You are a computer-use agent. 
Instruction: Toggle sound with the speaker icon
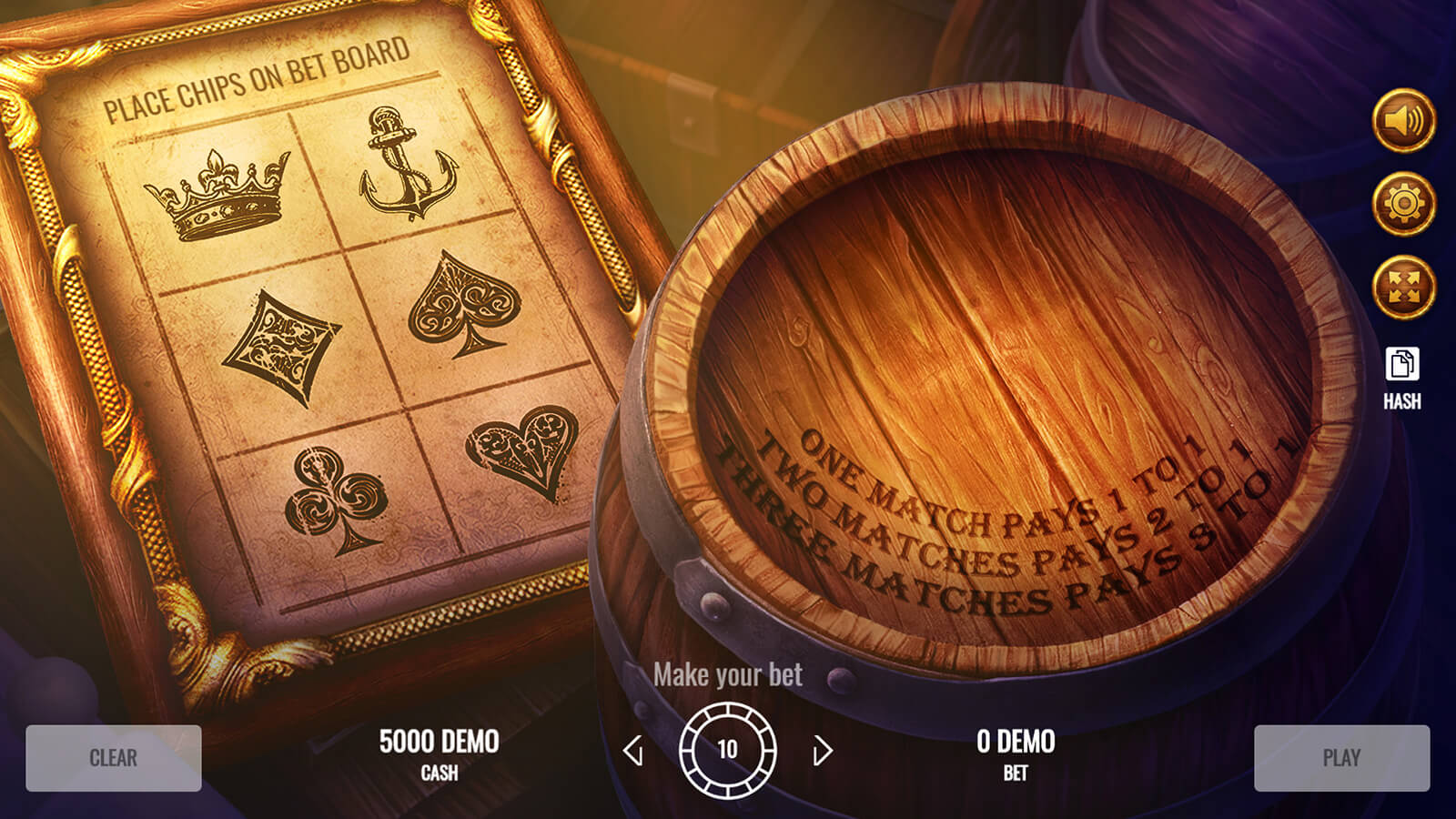pos(1403,120)
